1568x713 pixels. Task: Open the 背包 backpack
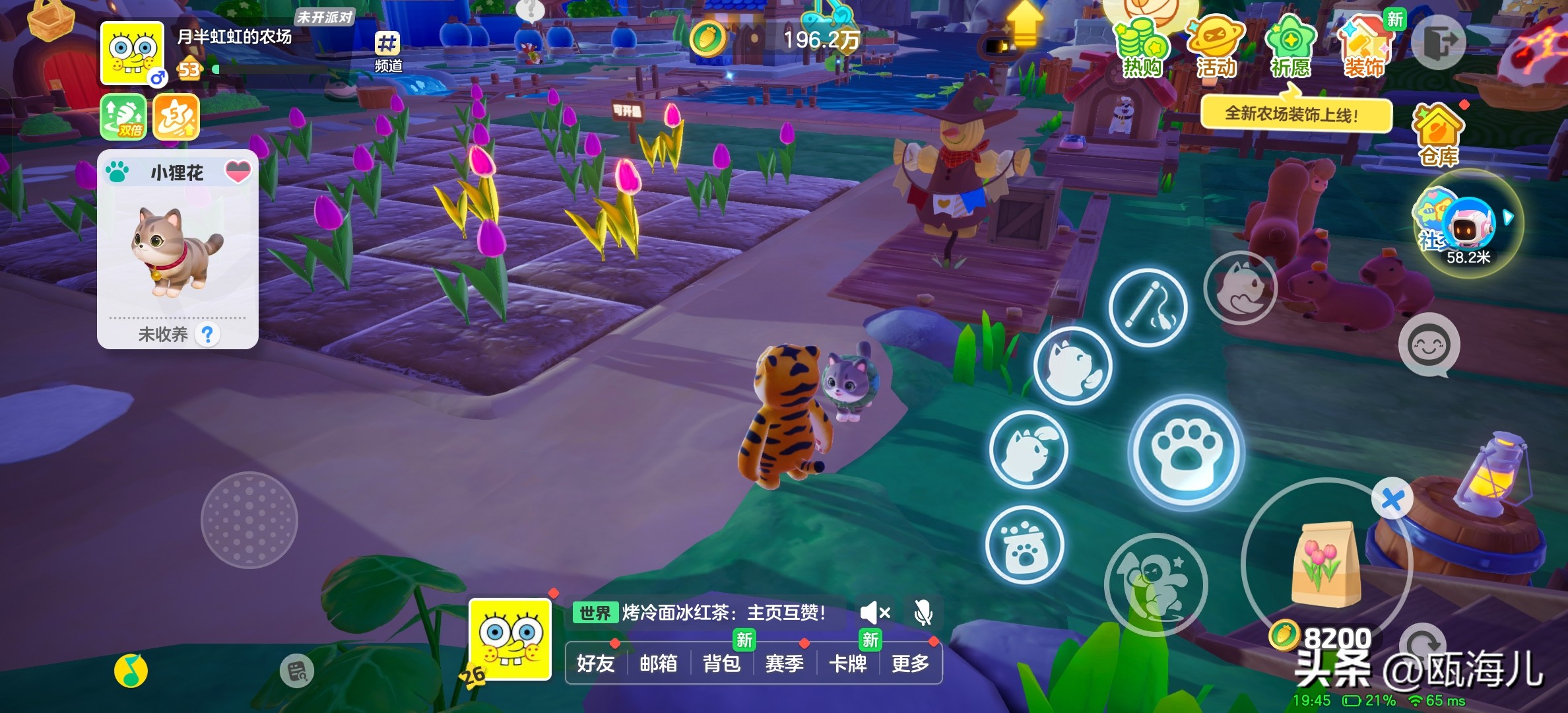click(721, 663)
